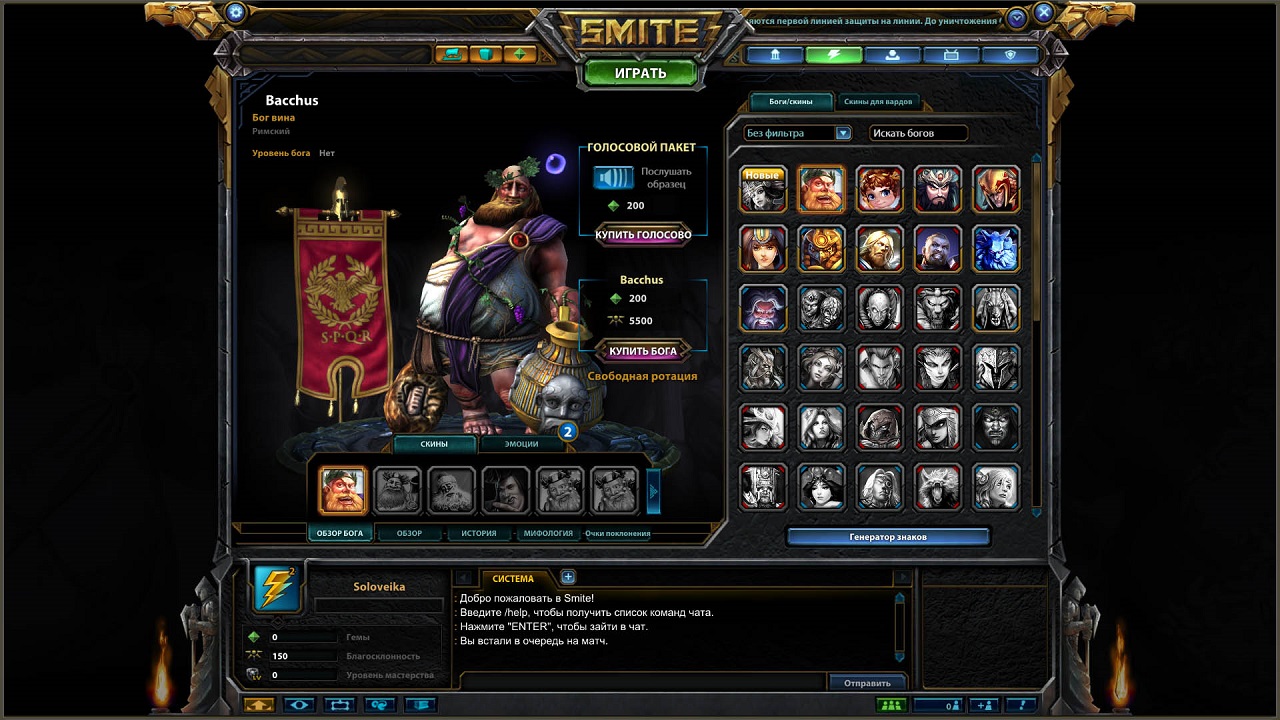Purchase Bacchus with КУПИТЬ БОГА button

tap(643, 351)
